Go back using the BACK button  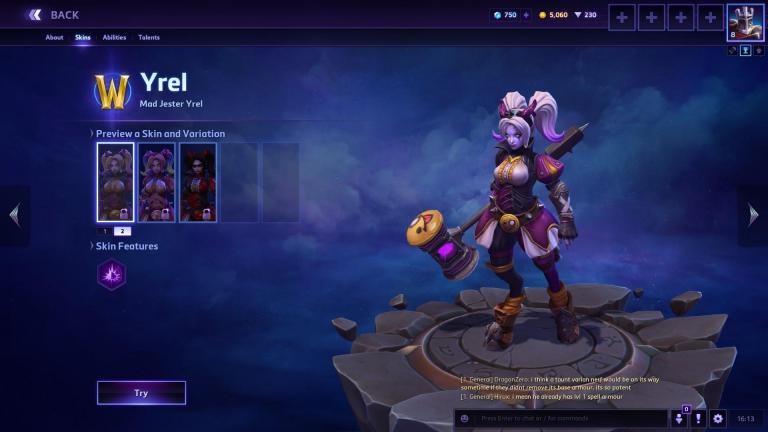tap(54, 15)
